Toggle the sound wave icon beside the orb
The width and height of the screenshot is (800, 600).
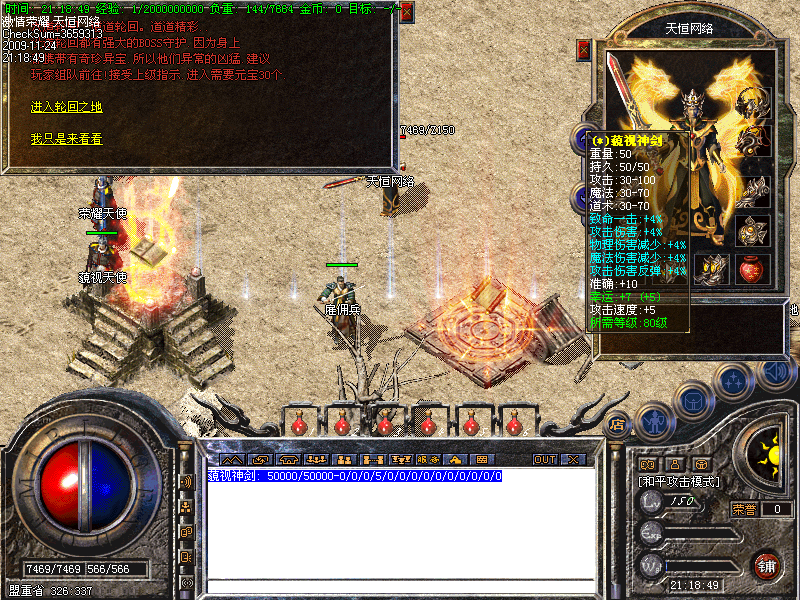185,482
